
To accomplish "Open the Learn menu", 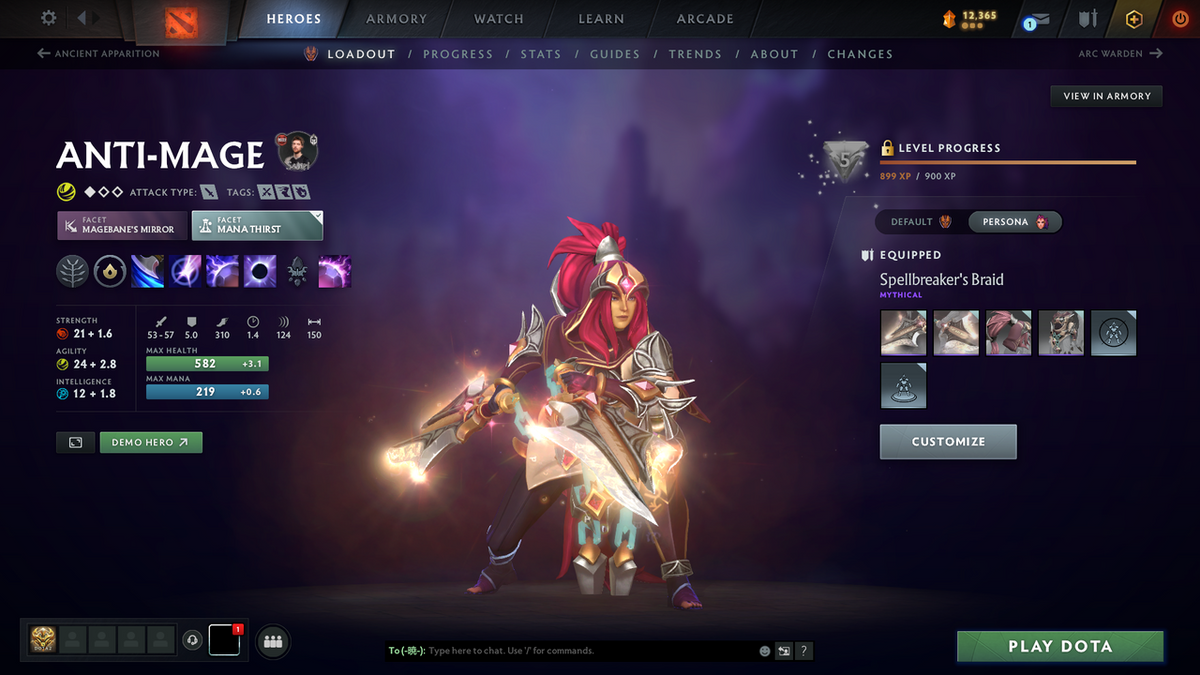I will coord(601,19).
